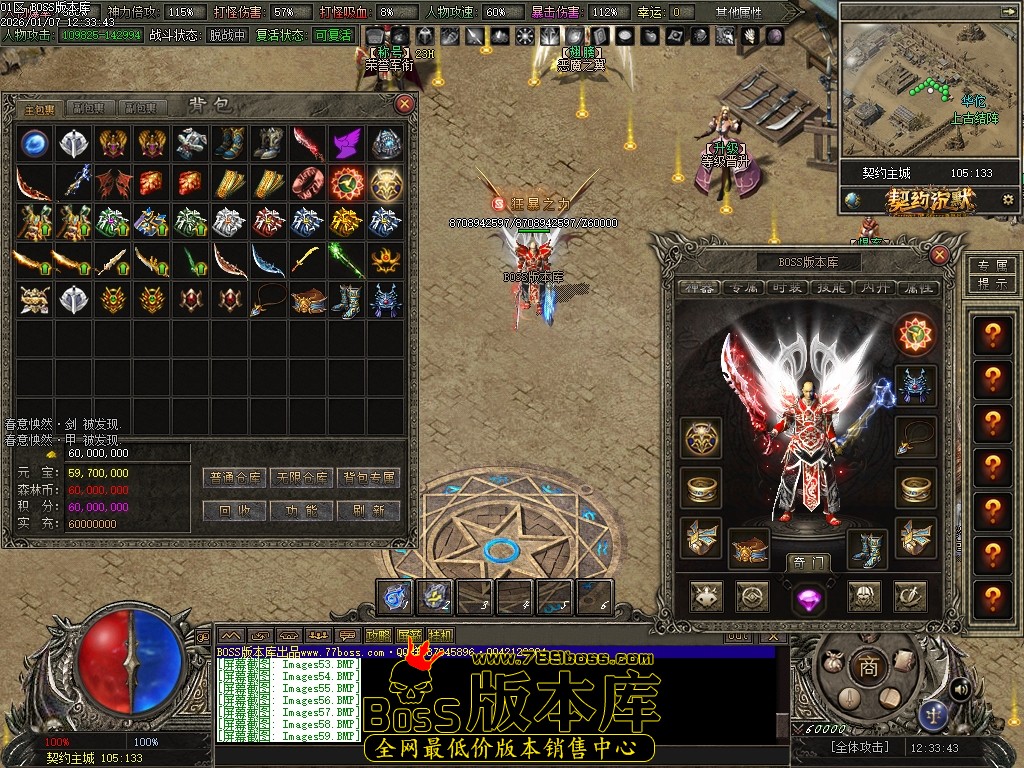Viewport: 1024px width, 768px height.
Task: Select the equipped boots slot
Action: [x=866, y=548]
